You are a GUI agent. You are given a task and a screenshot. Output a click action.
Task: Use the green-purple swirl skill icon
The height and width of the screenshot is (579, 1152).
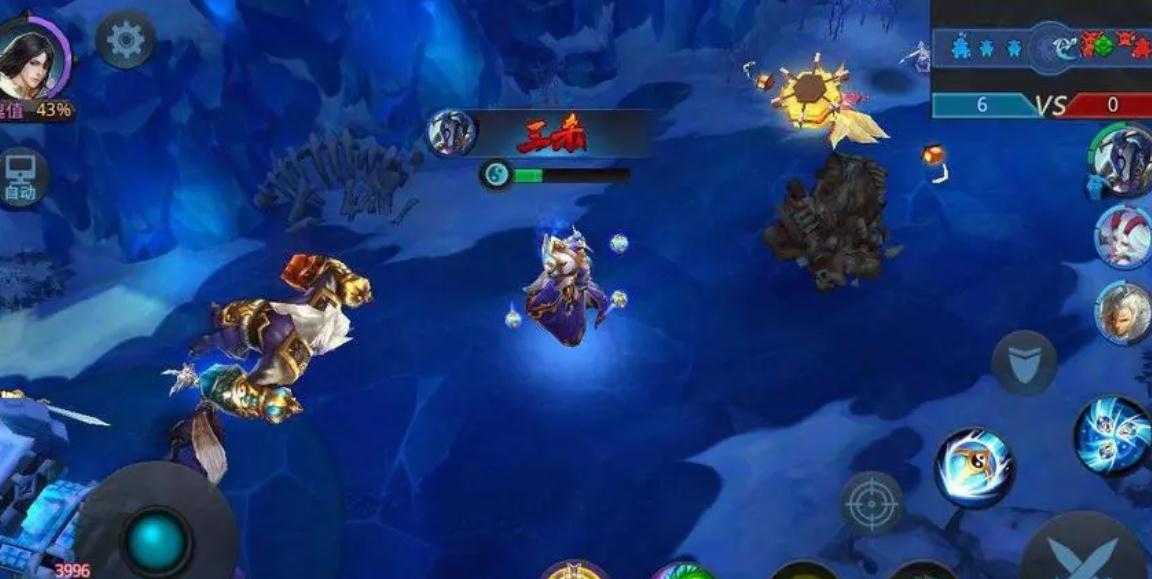pyautogui.click(x=684, y=571)
